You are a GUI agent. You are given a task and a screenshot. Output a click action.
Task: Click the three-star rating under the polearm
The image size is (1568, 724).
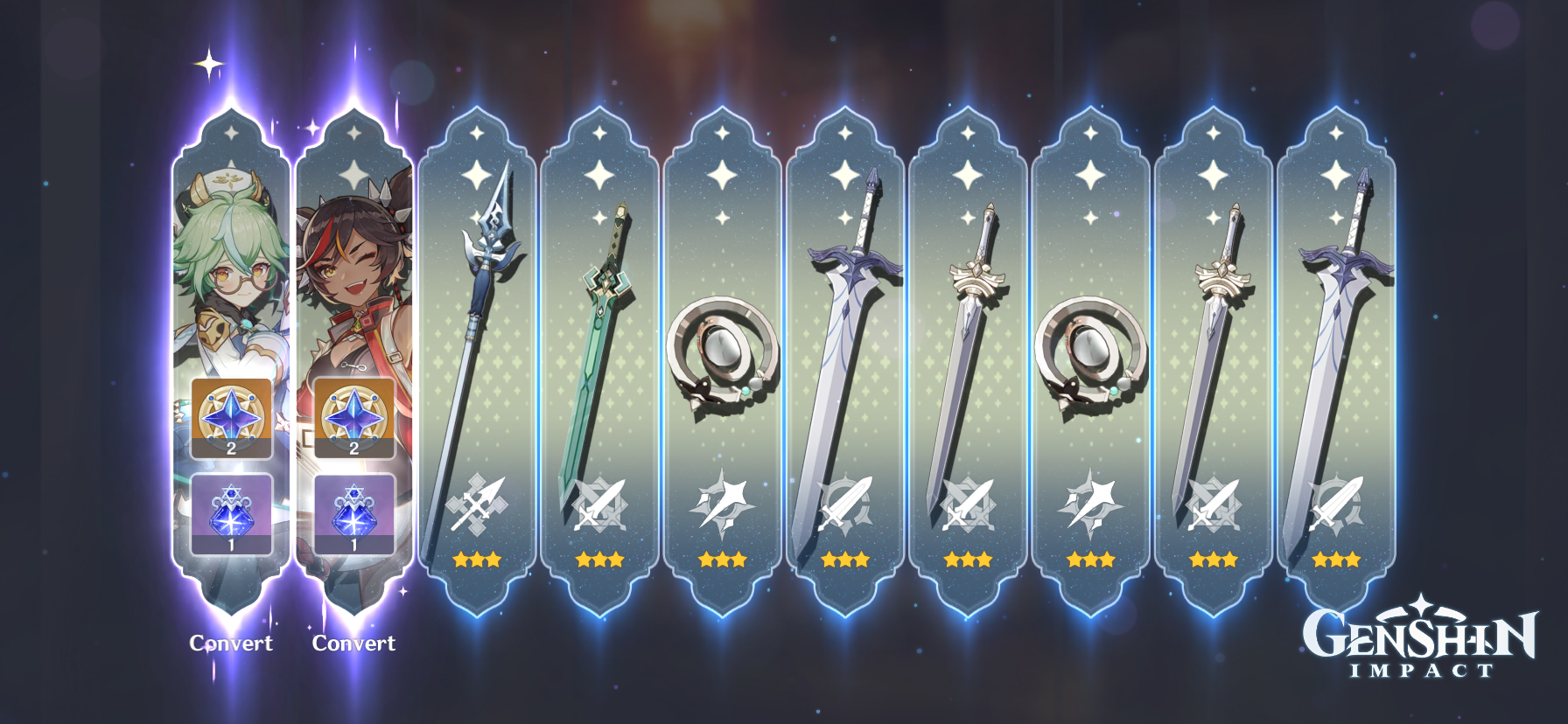[x=477, y=560]
